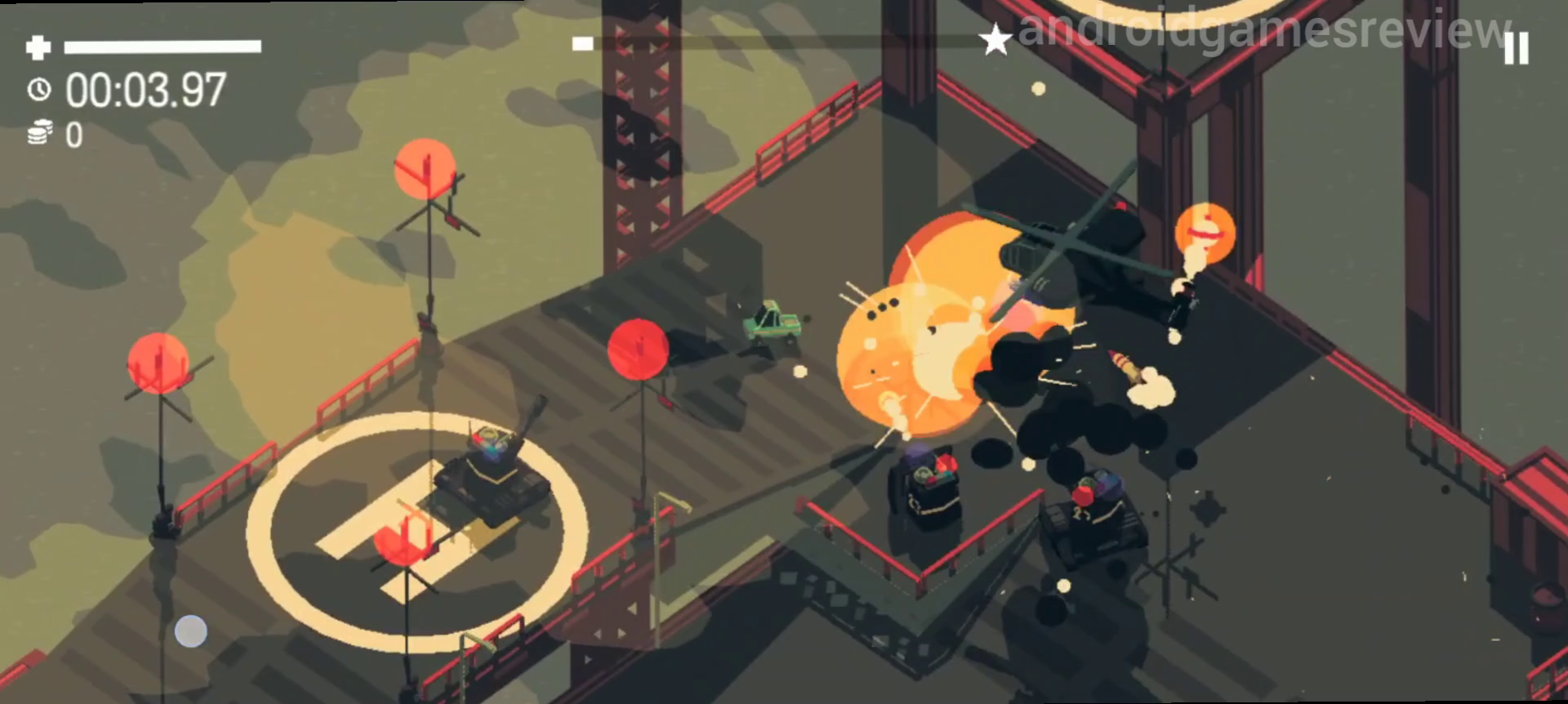Click the white health bar top left
The height and width of the screenshot is (704, 1568).
tap(163, 46)
